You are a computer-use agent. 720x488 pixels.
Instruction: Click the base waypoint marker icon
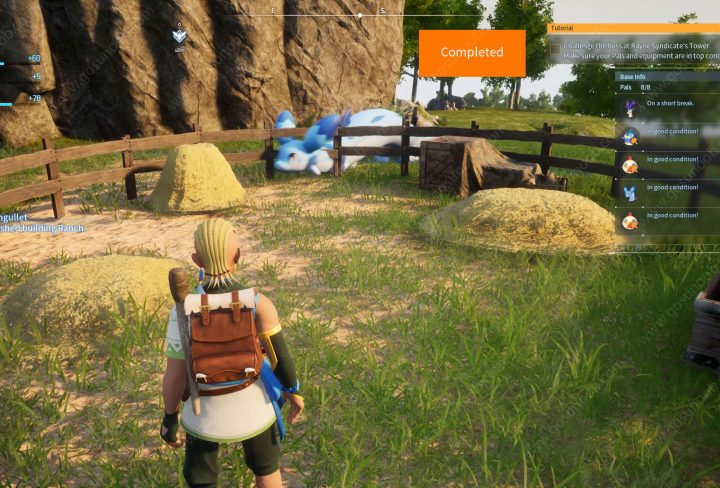click(179, 36)
